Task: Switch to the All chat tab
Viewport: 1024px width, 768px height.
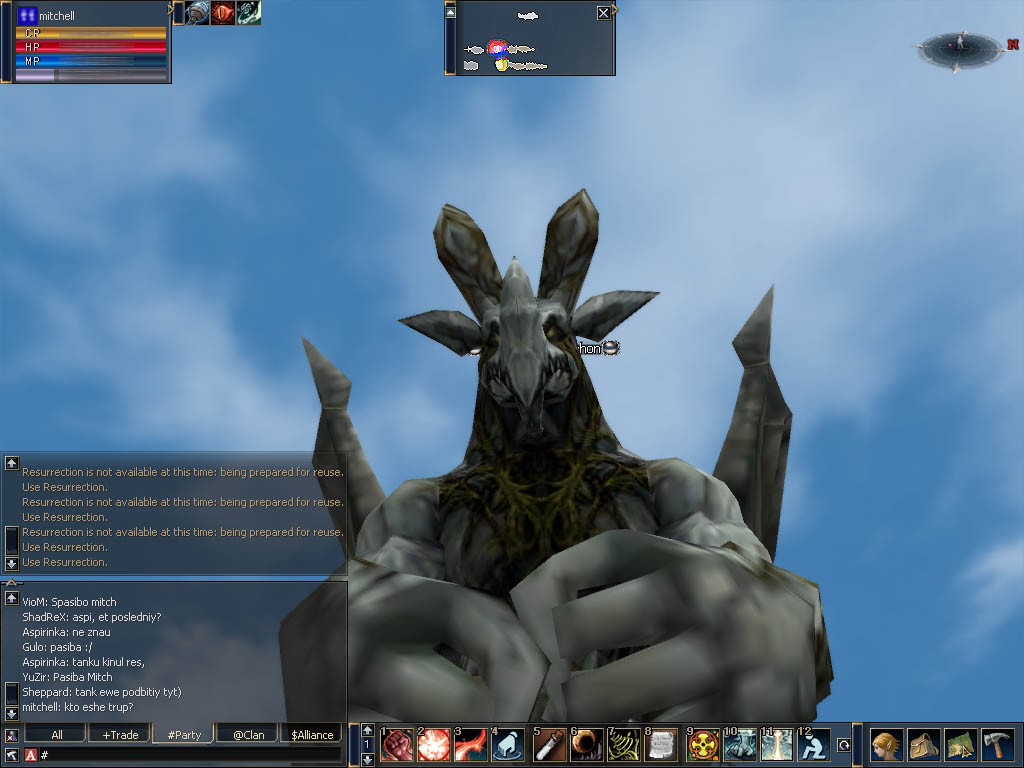Action: click(56, 735)
